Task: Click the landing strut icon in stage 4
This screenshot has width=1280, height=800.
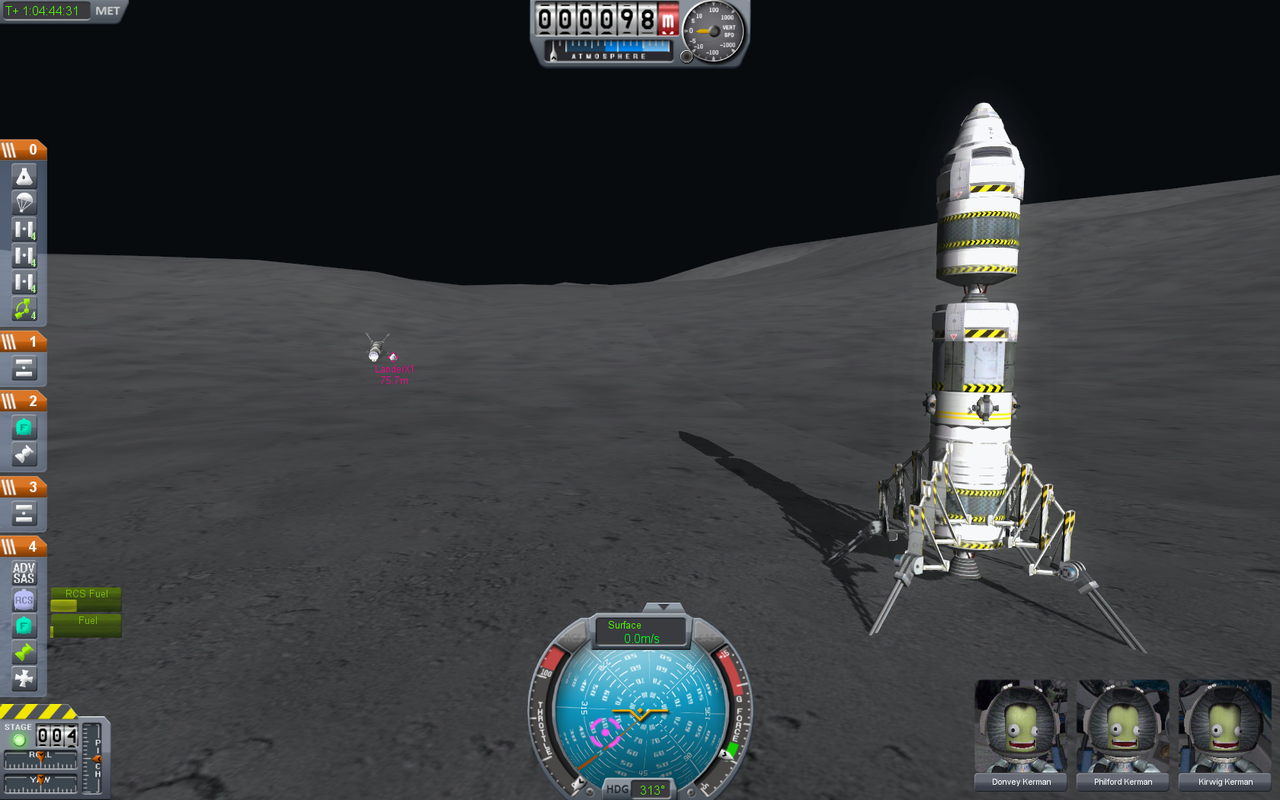Action: coord(22,678)
